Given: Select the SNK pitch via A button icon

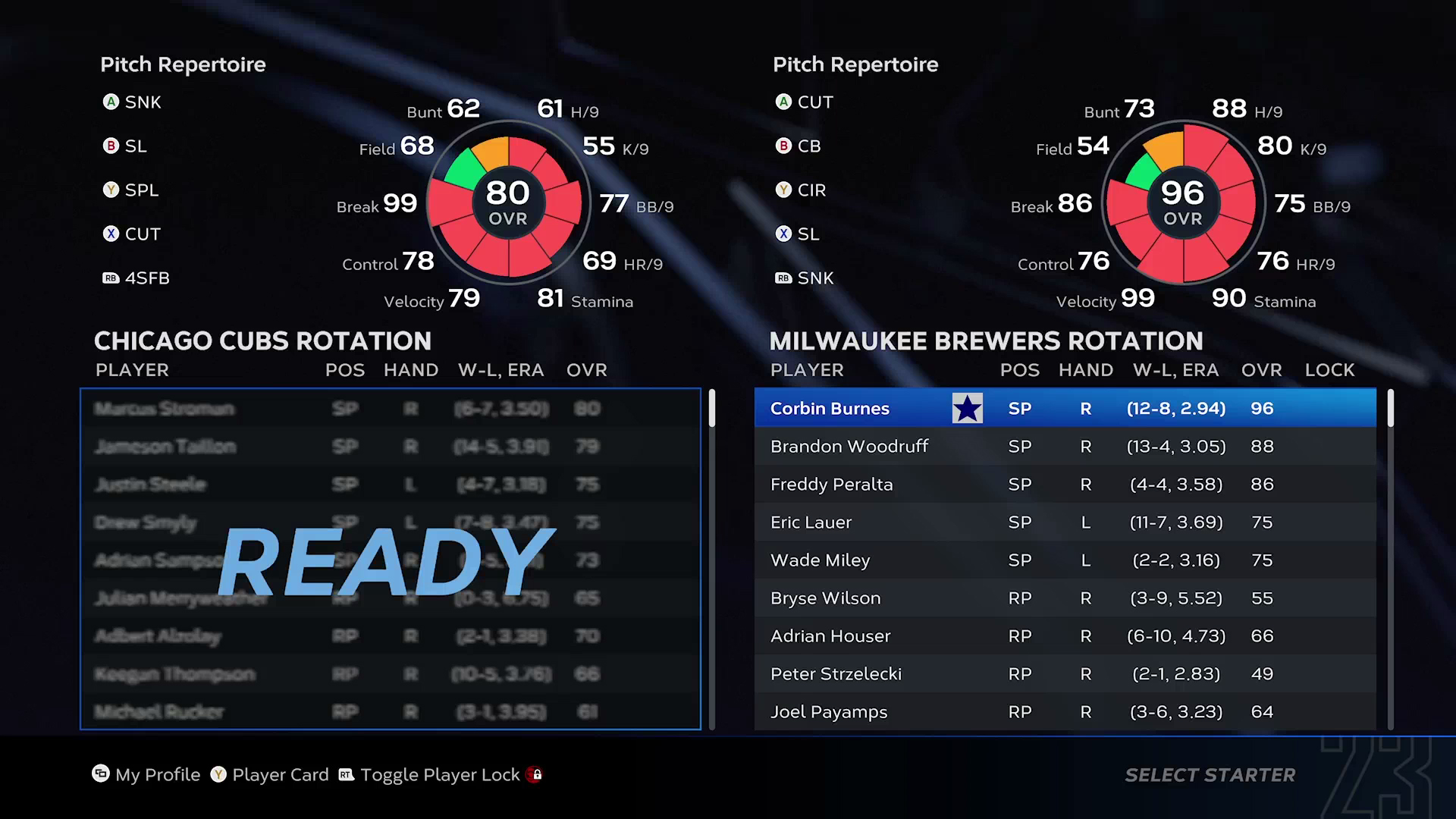Looking at the screenshot, I should tap(111, 102).
